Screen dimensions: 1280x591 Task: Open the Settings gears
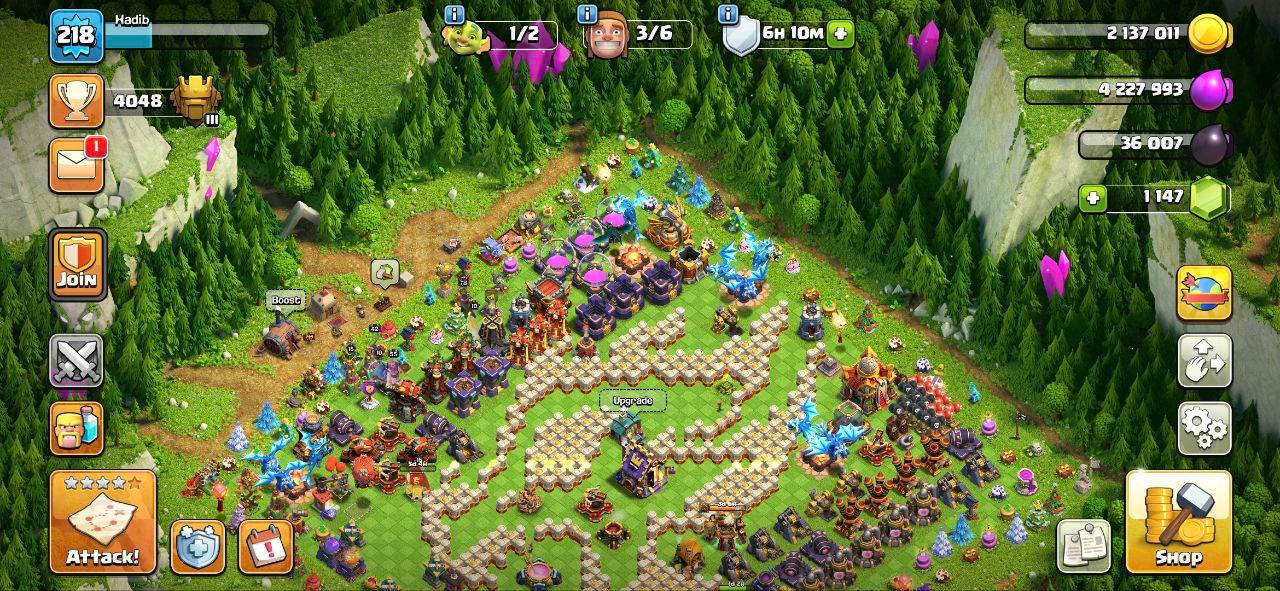(1204, 428)
